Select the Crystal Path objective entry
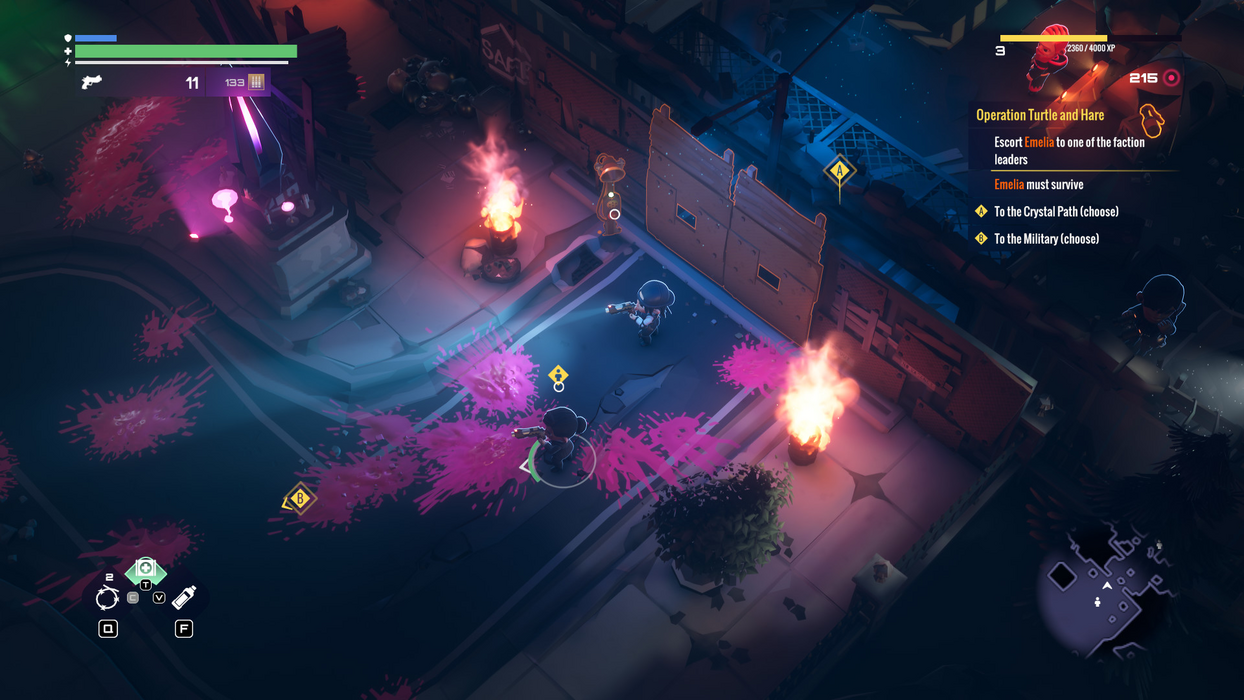Image resolution: width=1244 pixels, height=700 pixels. click(1055, 212)
